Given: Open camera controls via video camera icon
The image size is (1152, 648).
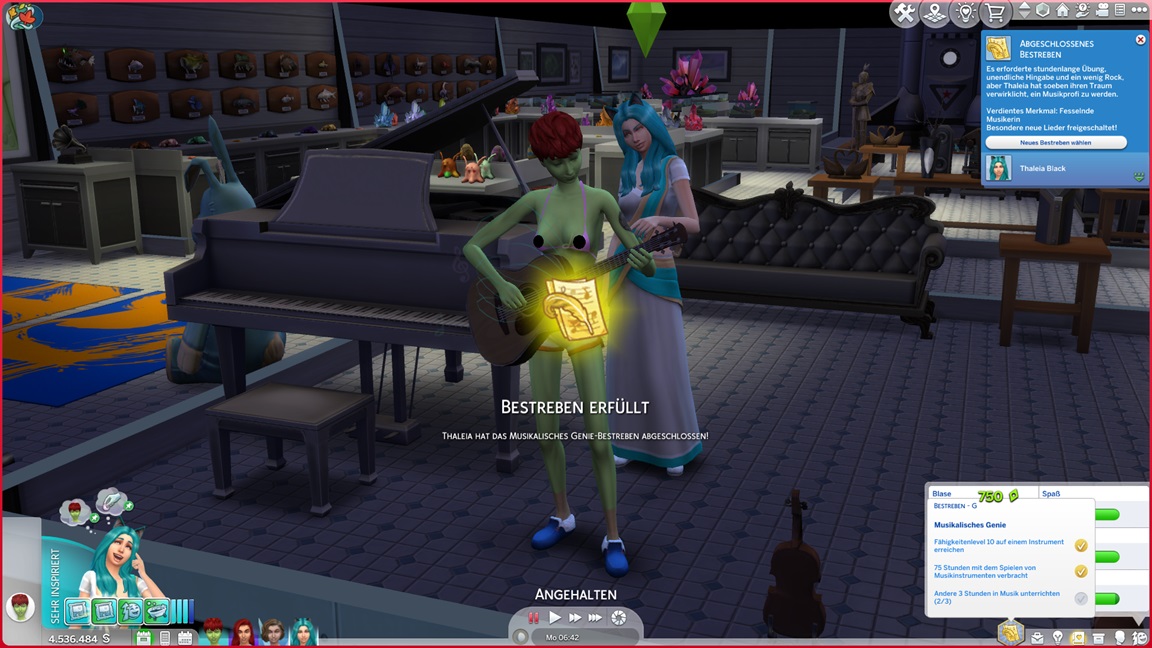Looking at the screenshot, I should [1100, 11].
